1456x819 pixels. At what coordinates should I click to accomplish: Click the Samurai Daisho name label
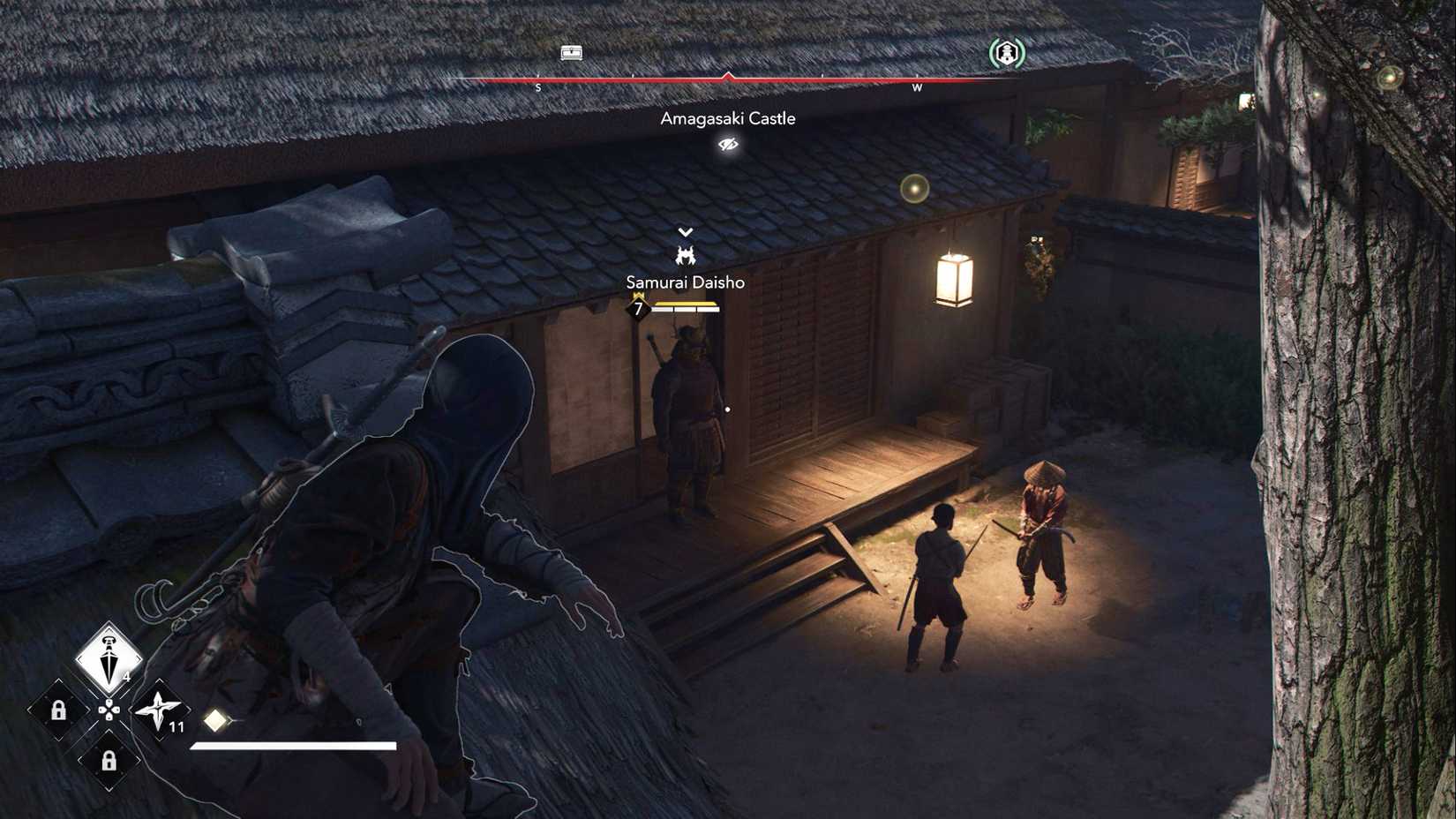coord(684,282)
